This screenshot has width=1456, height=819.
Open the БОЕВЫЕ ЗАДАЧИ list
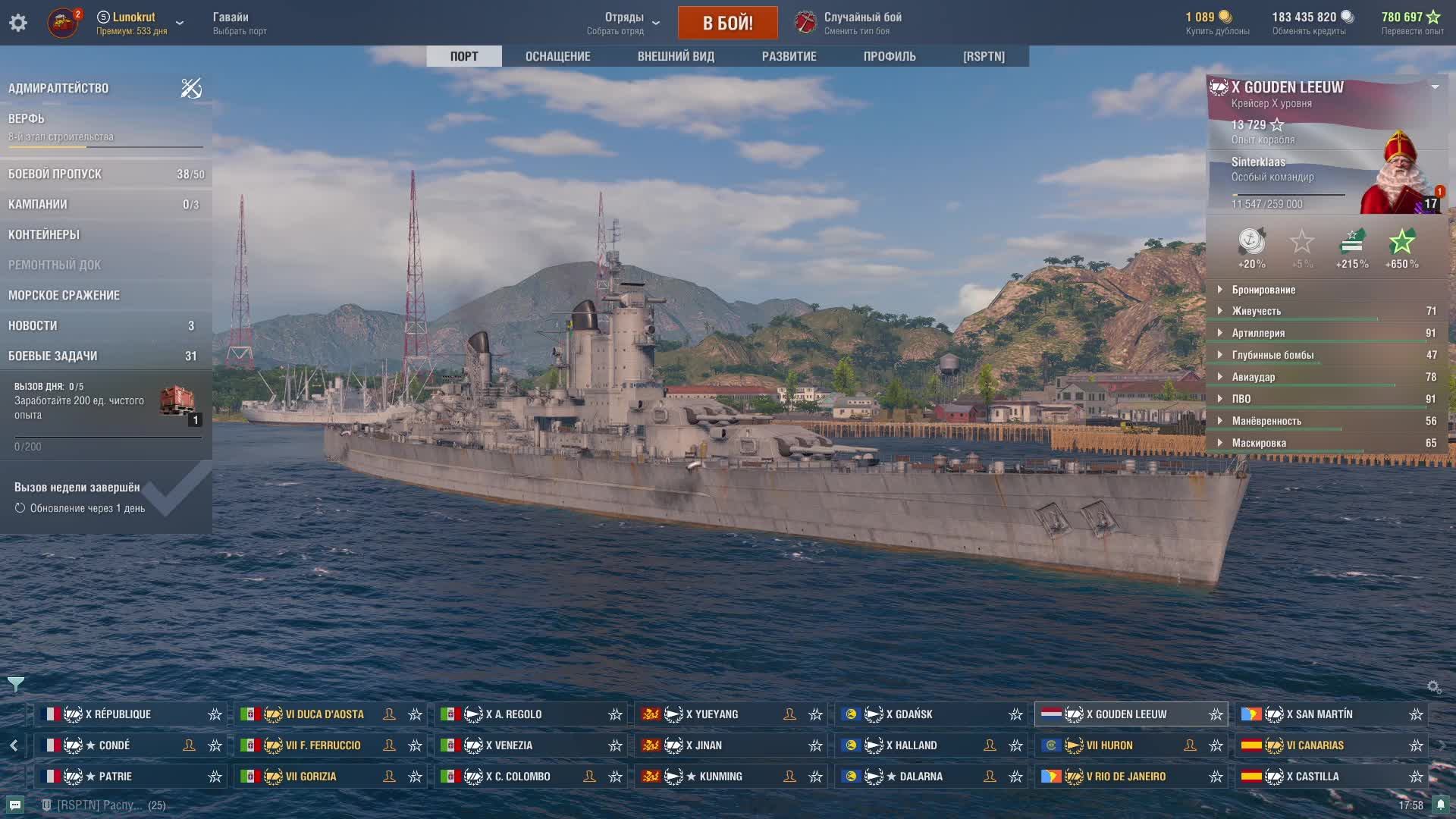tap(52, 356)
